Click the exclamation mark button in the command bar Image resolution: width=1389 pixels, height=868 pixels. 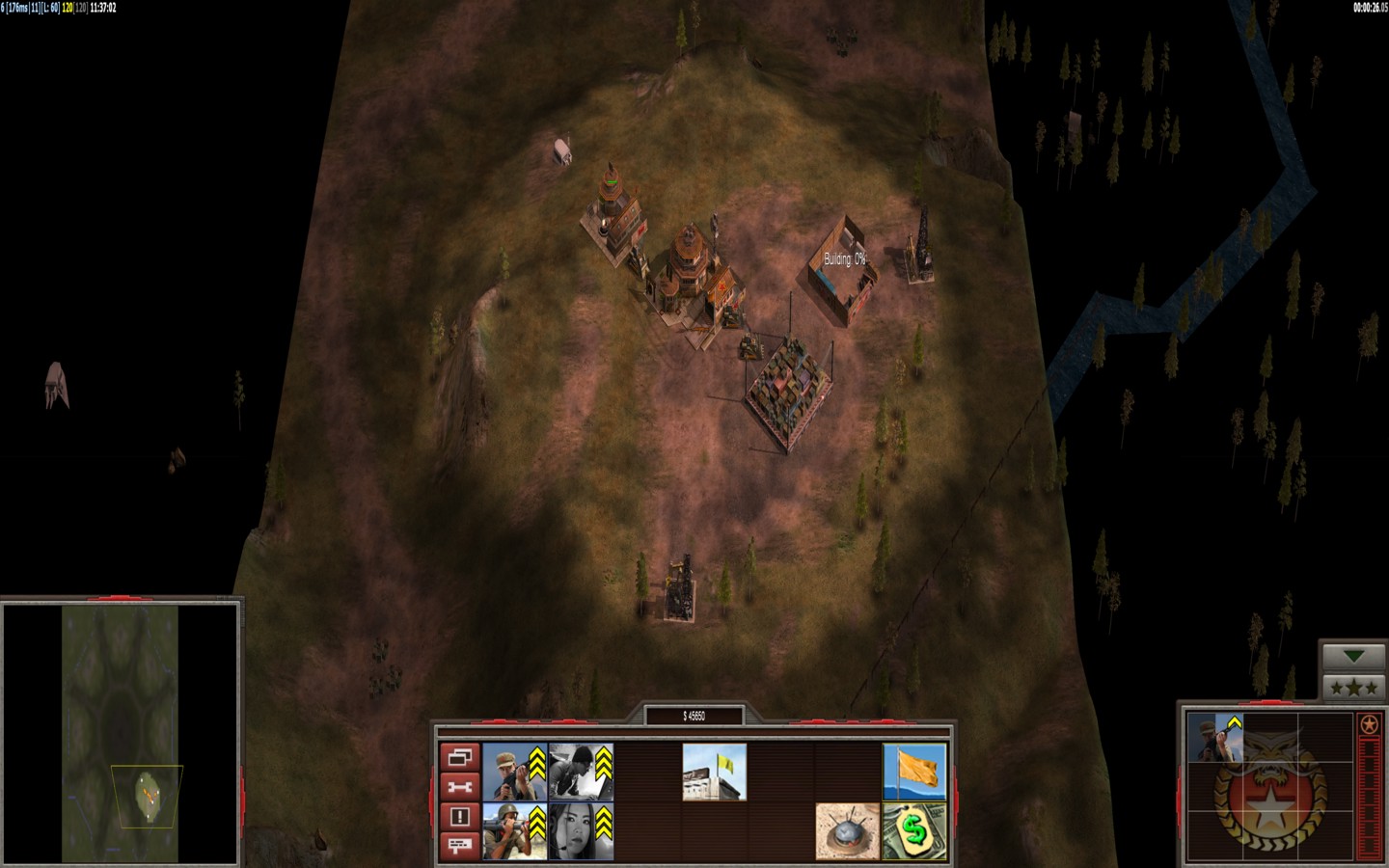coord(459,816)
